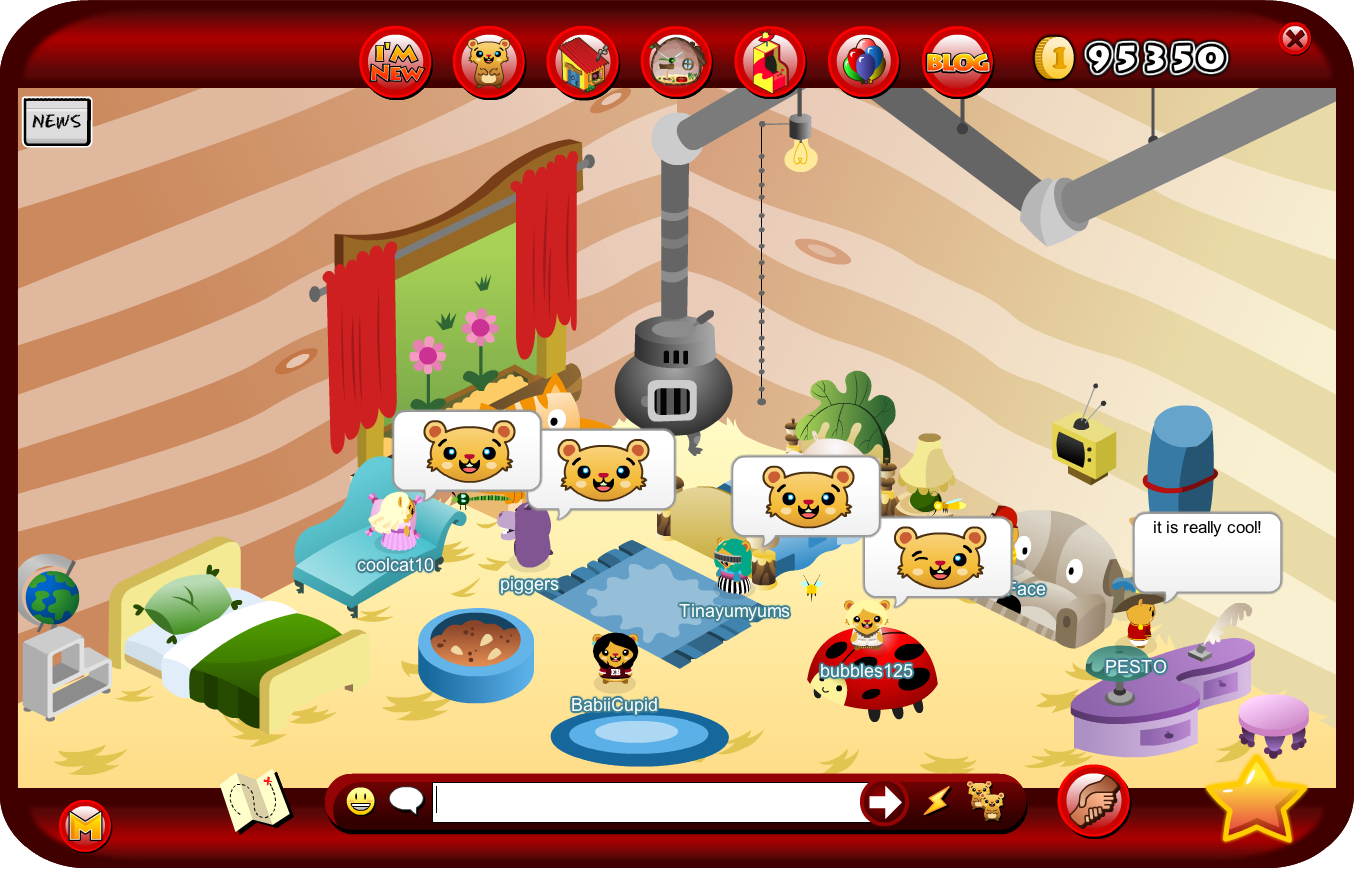The width and height of the screenshot is (1357, 870).
Task: Click the speech bubble chat icon
Action: 404,798
